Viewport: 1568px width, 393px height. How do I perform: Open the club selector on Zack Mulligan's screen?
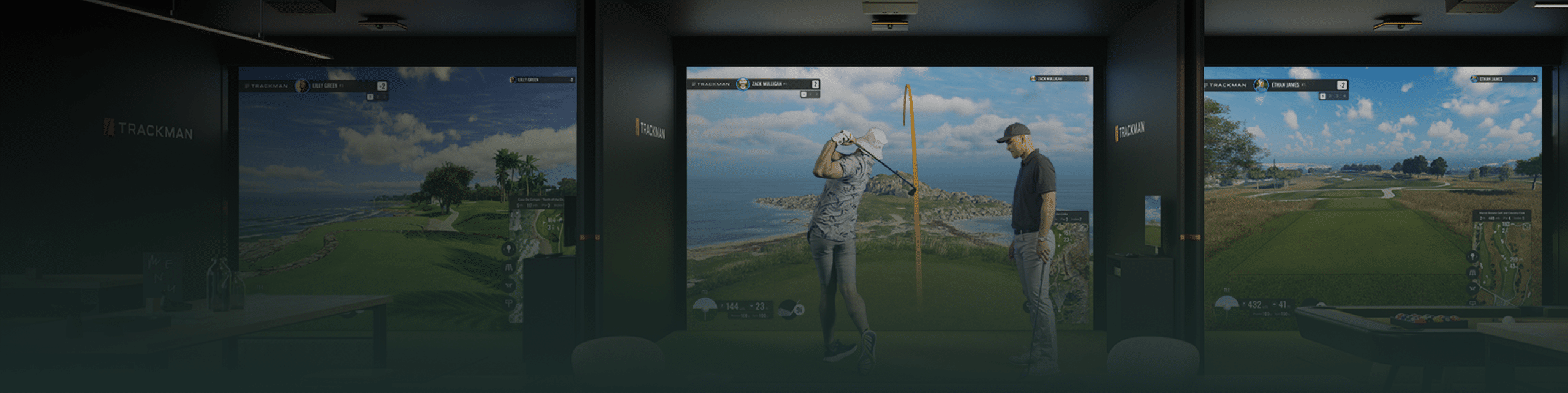(790, 309)
